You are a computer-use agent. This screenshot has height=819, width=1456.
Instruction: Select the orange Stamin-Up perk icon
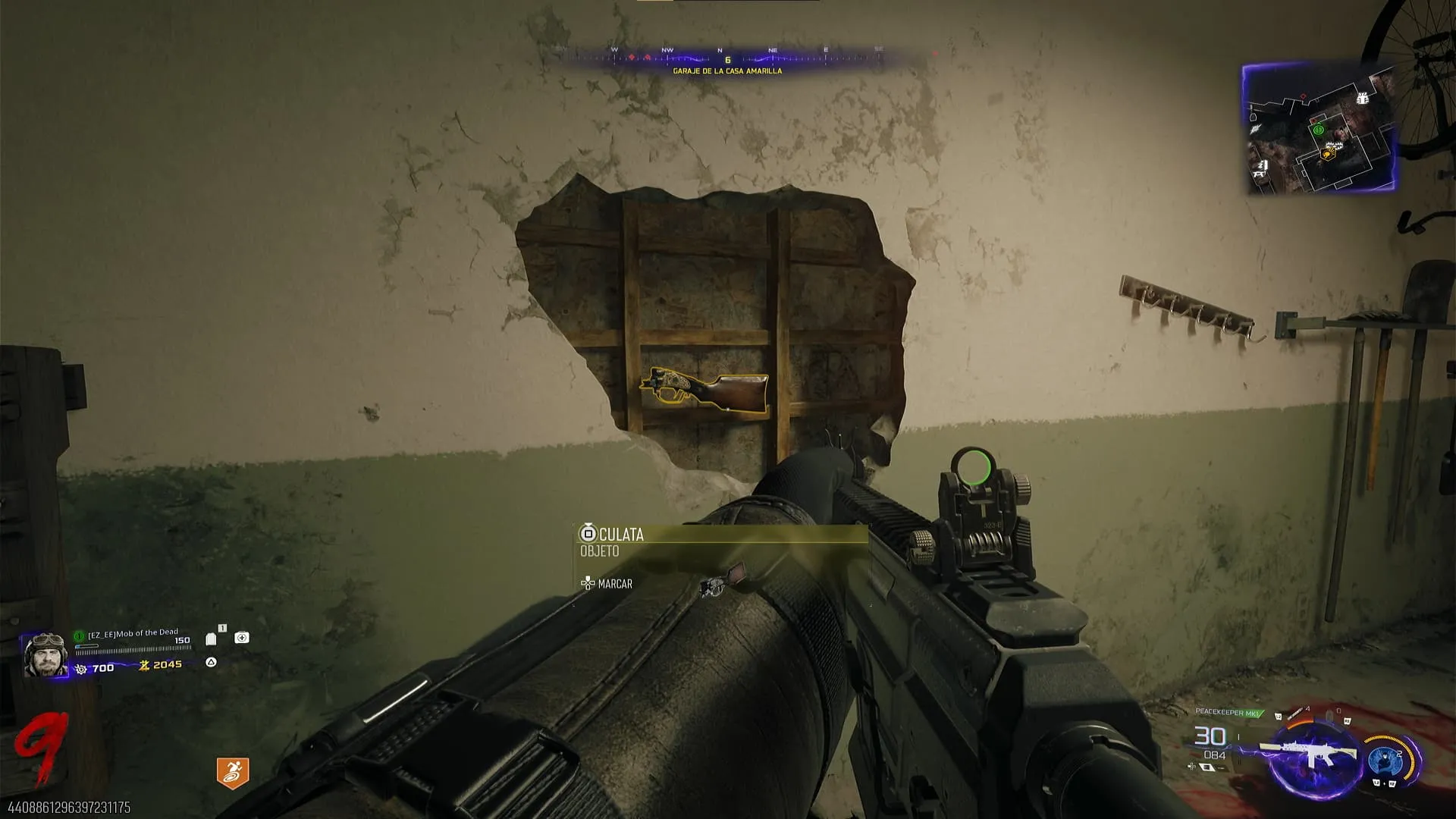click(232, 773)
